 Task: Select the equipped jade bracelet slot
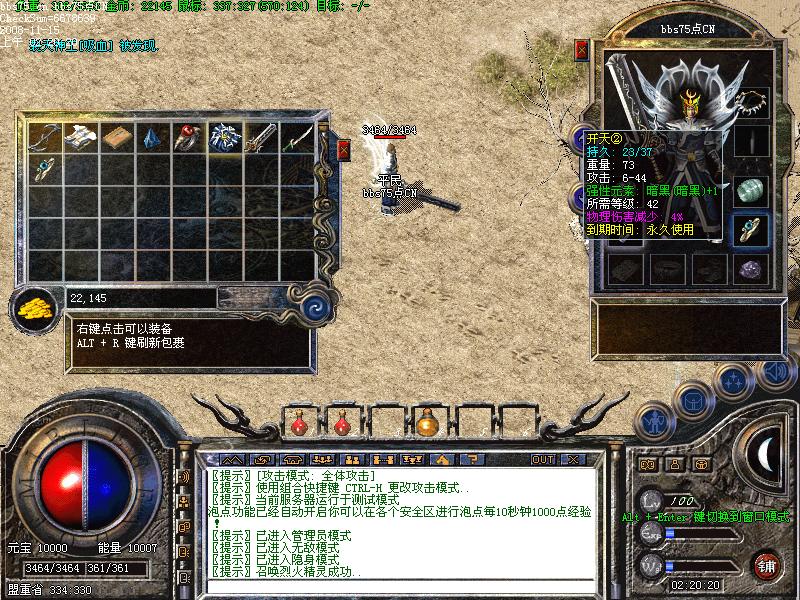coord(752,189)
